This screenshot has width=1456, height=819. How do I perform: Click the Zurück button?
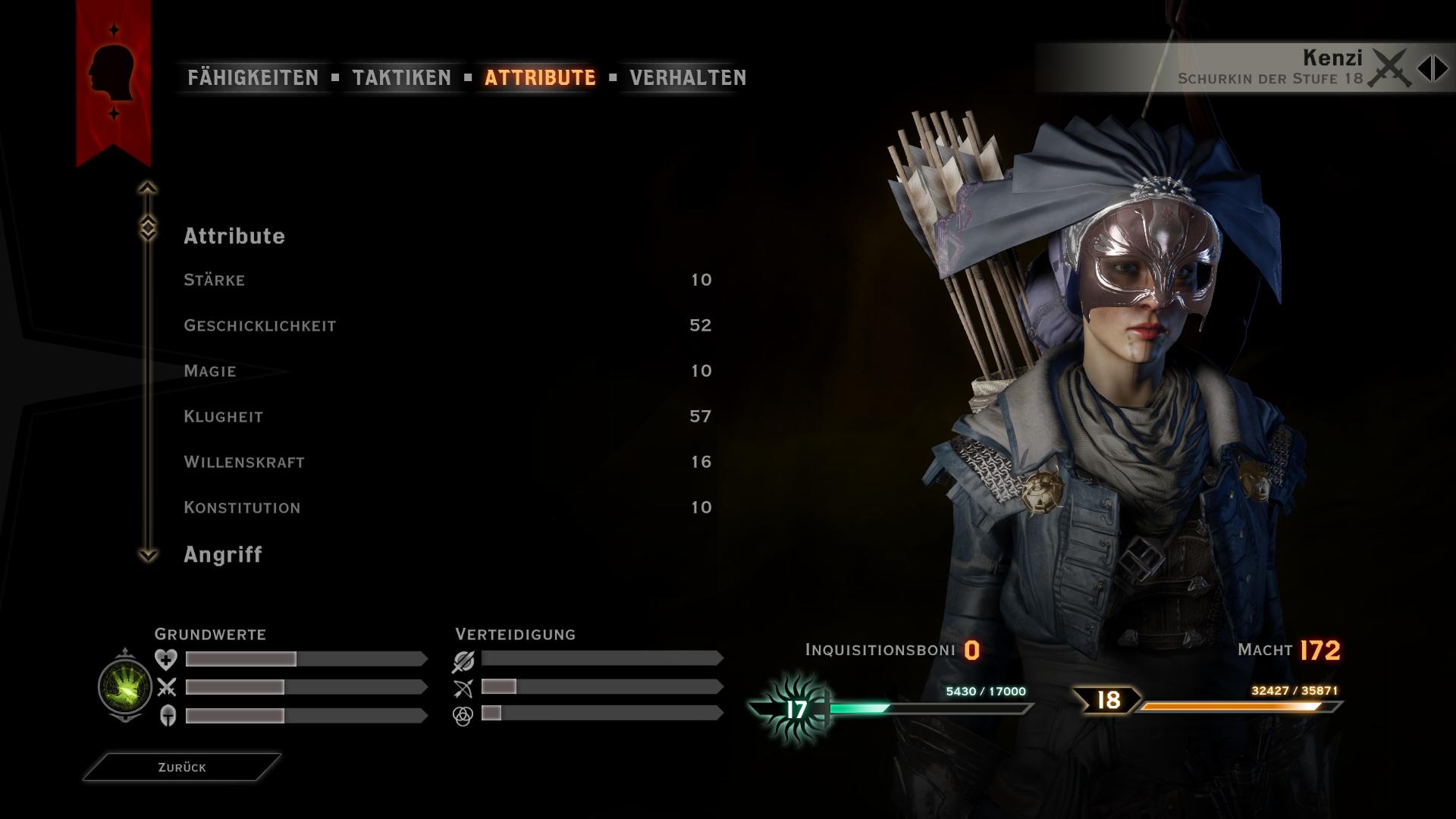(182, 767)
